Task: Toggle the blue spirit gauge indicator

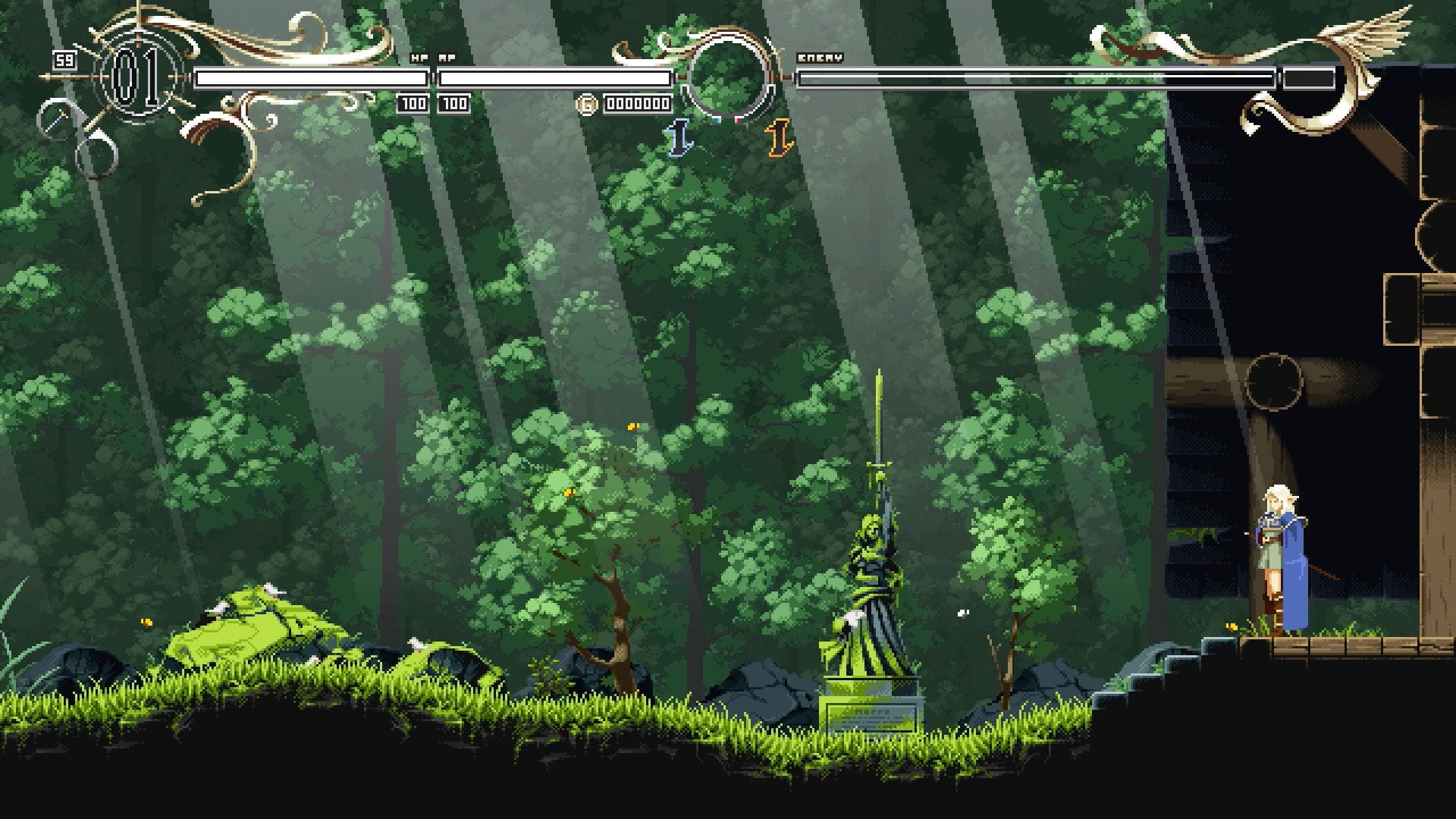Action: 717,120
